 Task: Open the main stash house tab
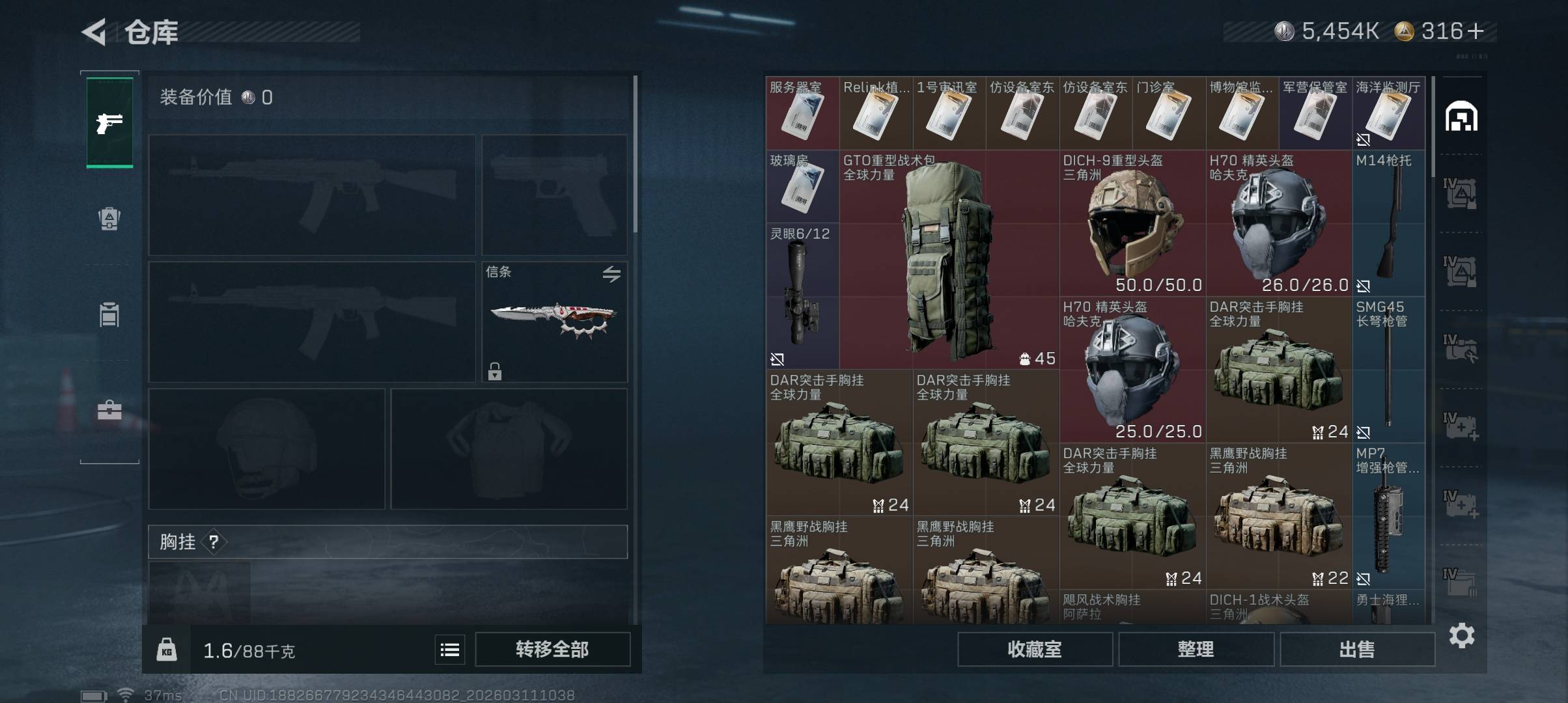1461,117
